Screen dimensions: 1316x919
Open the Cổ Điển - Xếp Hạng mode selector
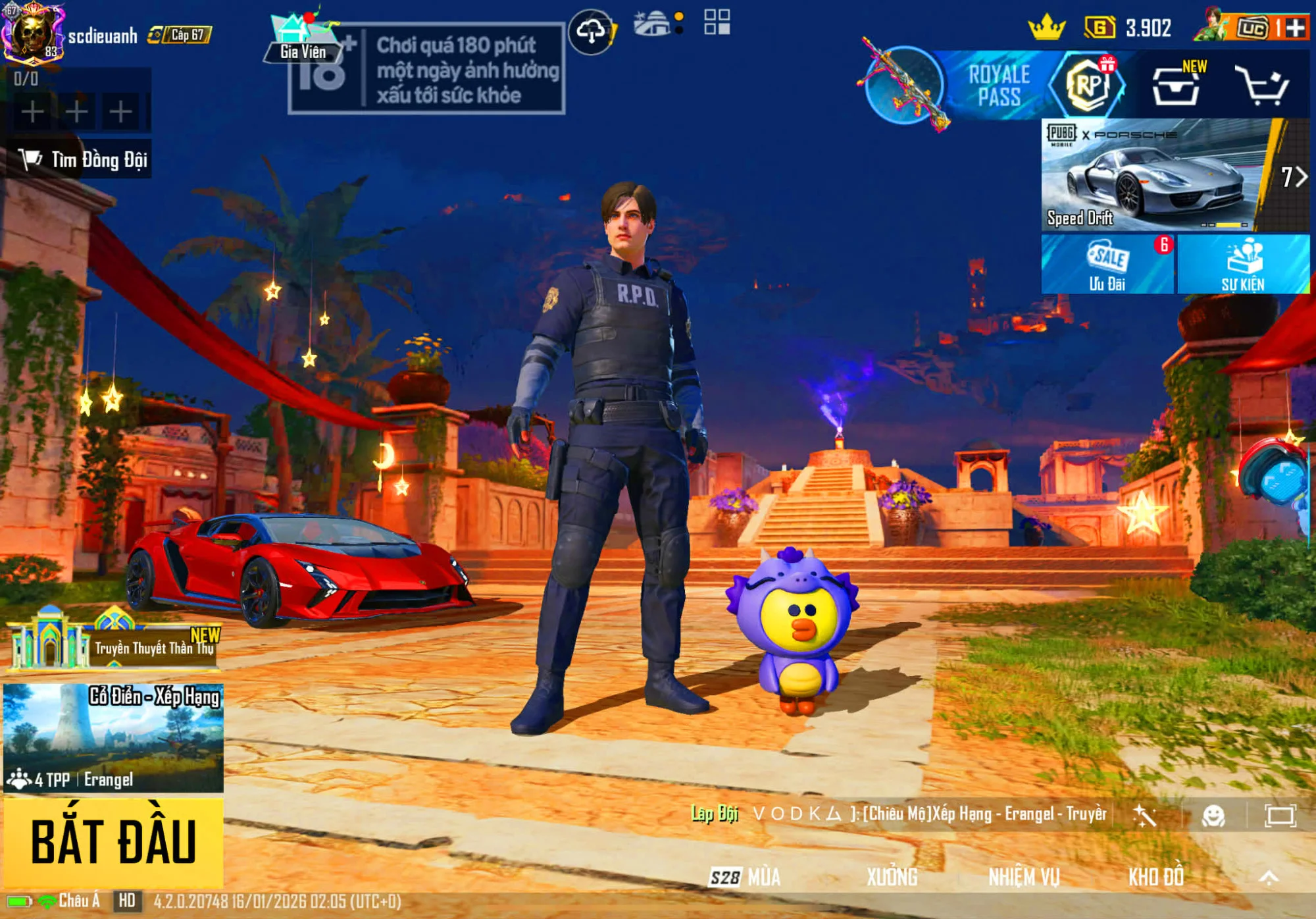[113, 737]
